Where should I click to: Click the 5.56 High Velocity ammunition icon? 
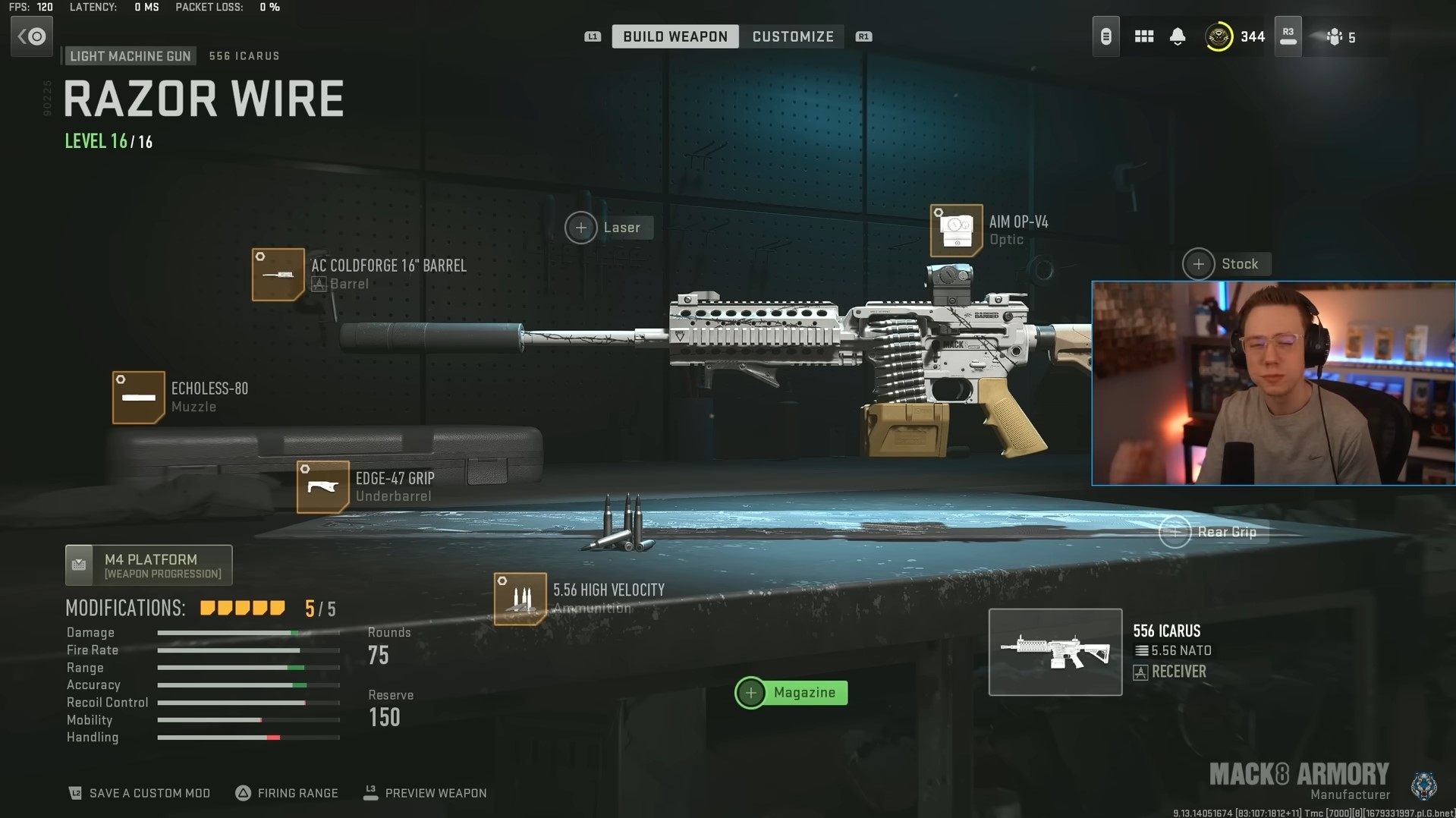pos(520,599)
